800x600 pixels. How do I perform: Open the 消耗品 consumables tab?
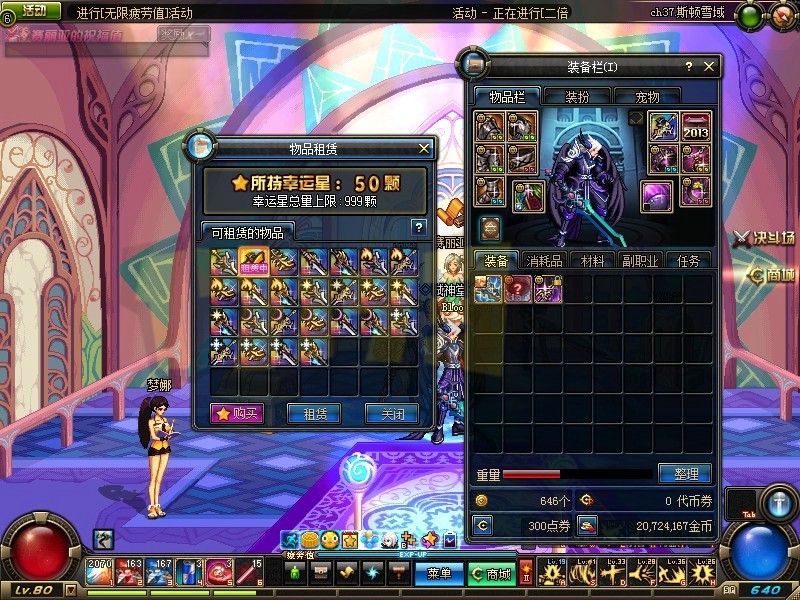pyautogui.click(x=546, y=260)
